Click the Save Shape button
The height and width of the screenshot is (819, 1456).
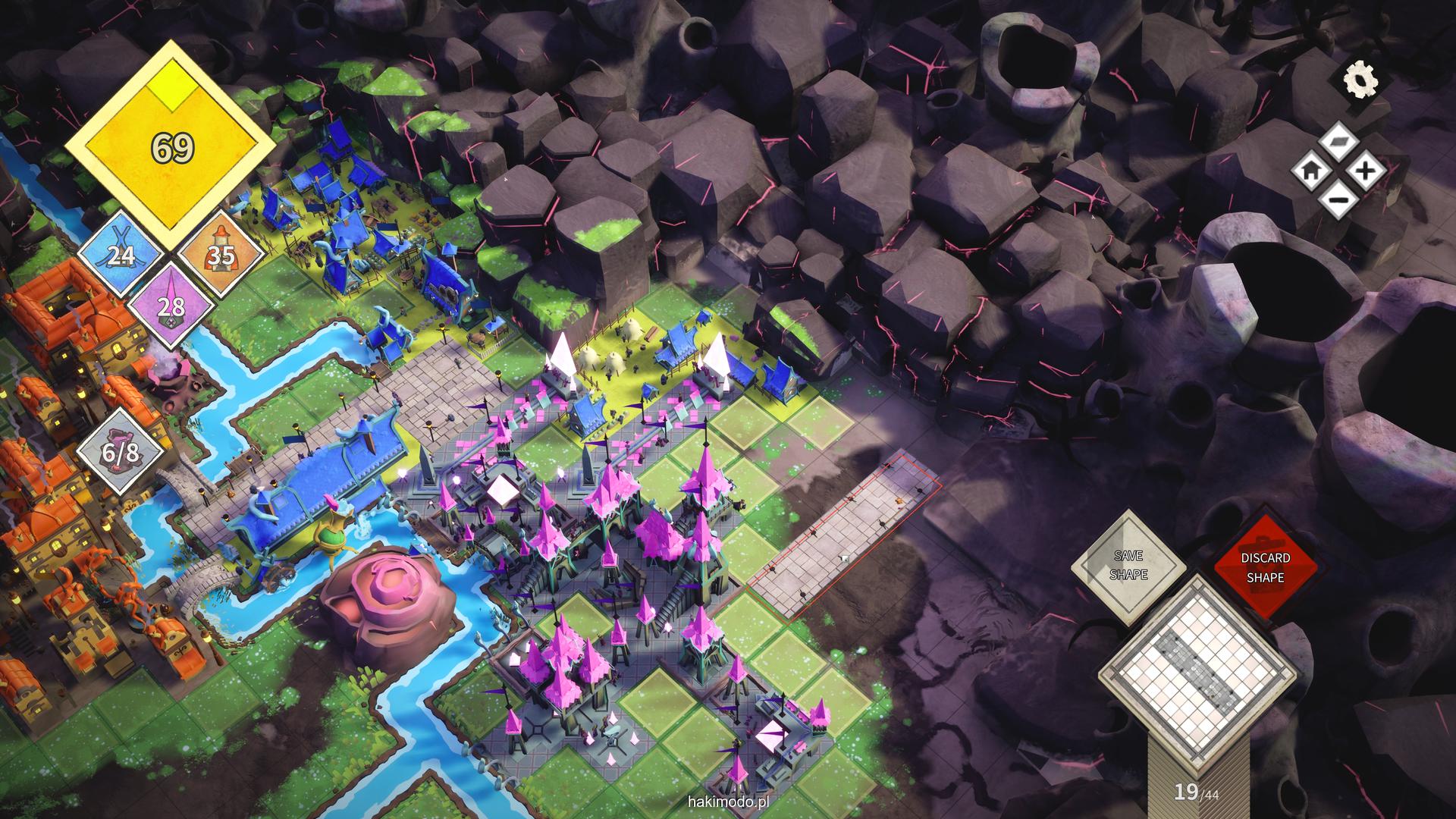coord(1128,566)
